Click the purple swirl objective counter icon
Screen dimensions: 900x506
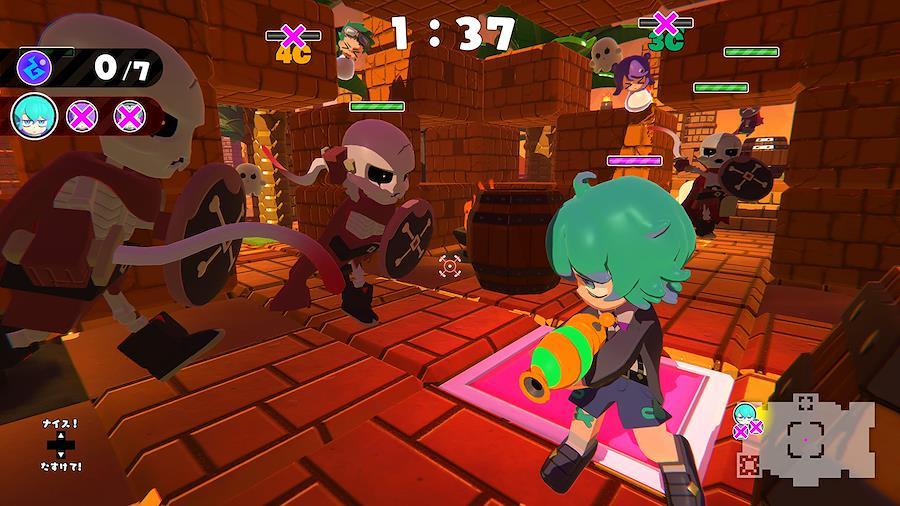[36, 70]
